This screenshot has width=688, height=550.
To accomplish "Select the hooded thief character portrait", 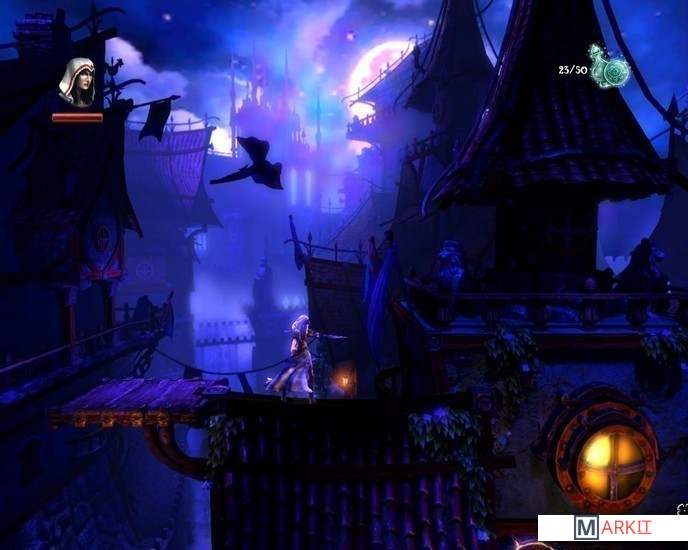I will pos(77,82).
